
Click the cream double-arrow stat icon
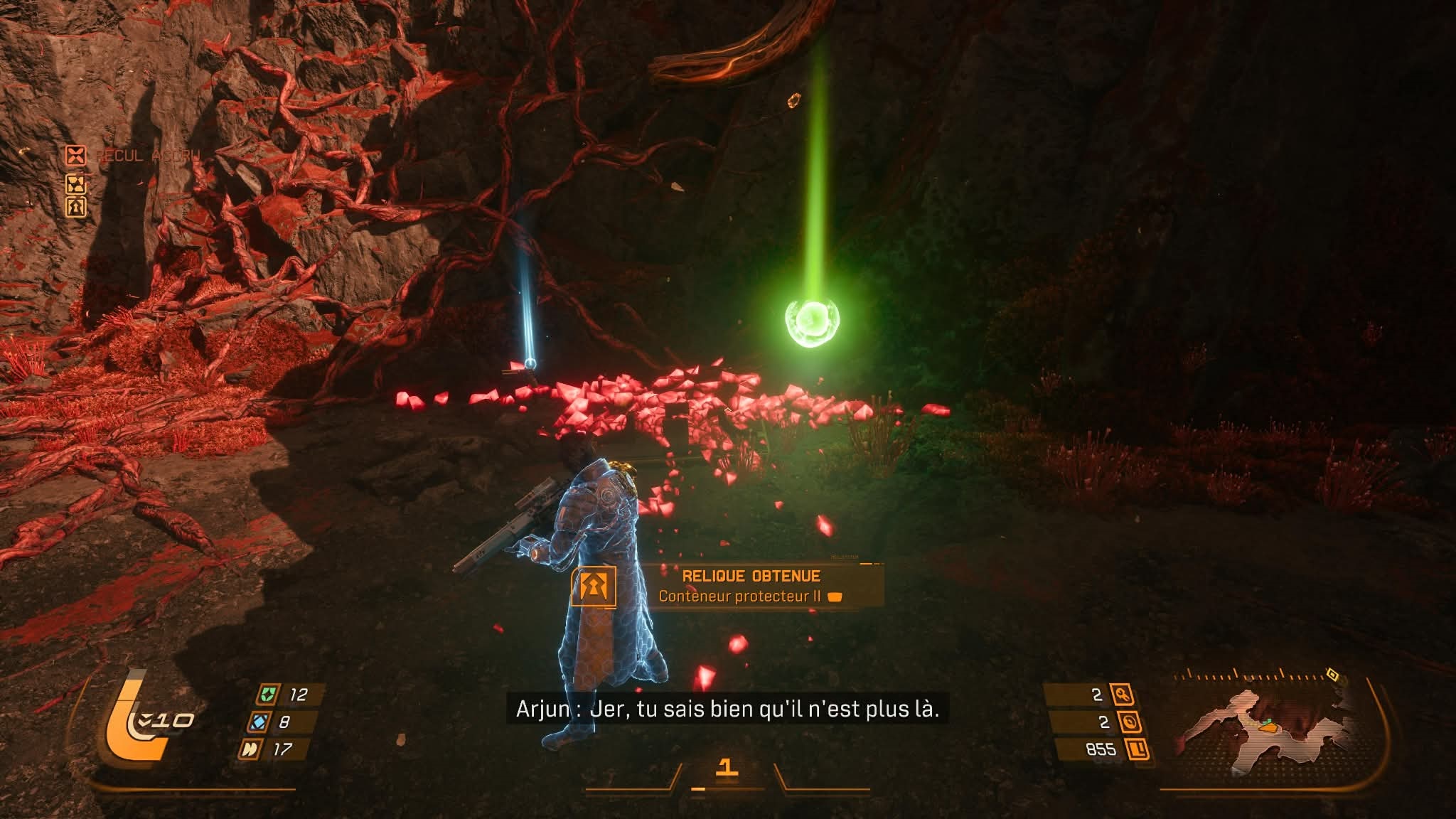(249, 749)
